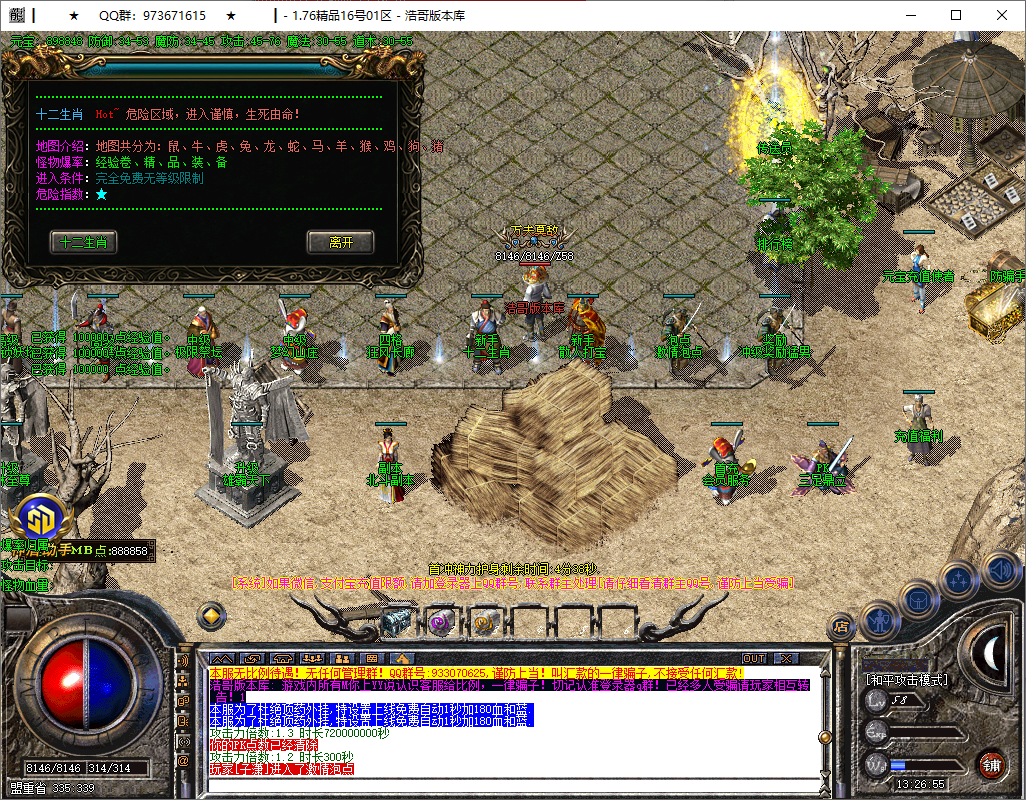Maximize the game window
This screenshot has width=1026, height=800.
[956, 15]
